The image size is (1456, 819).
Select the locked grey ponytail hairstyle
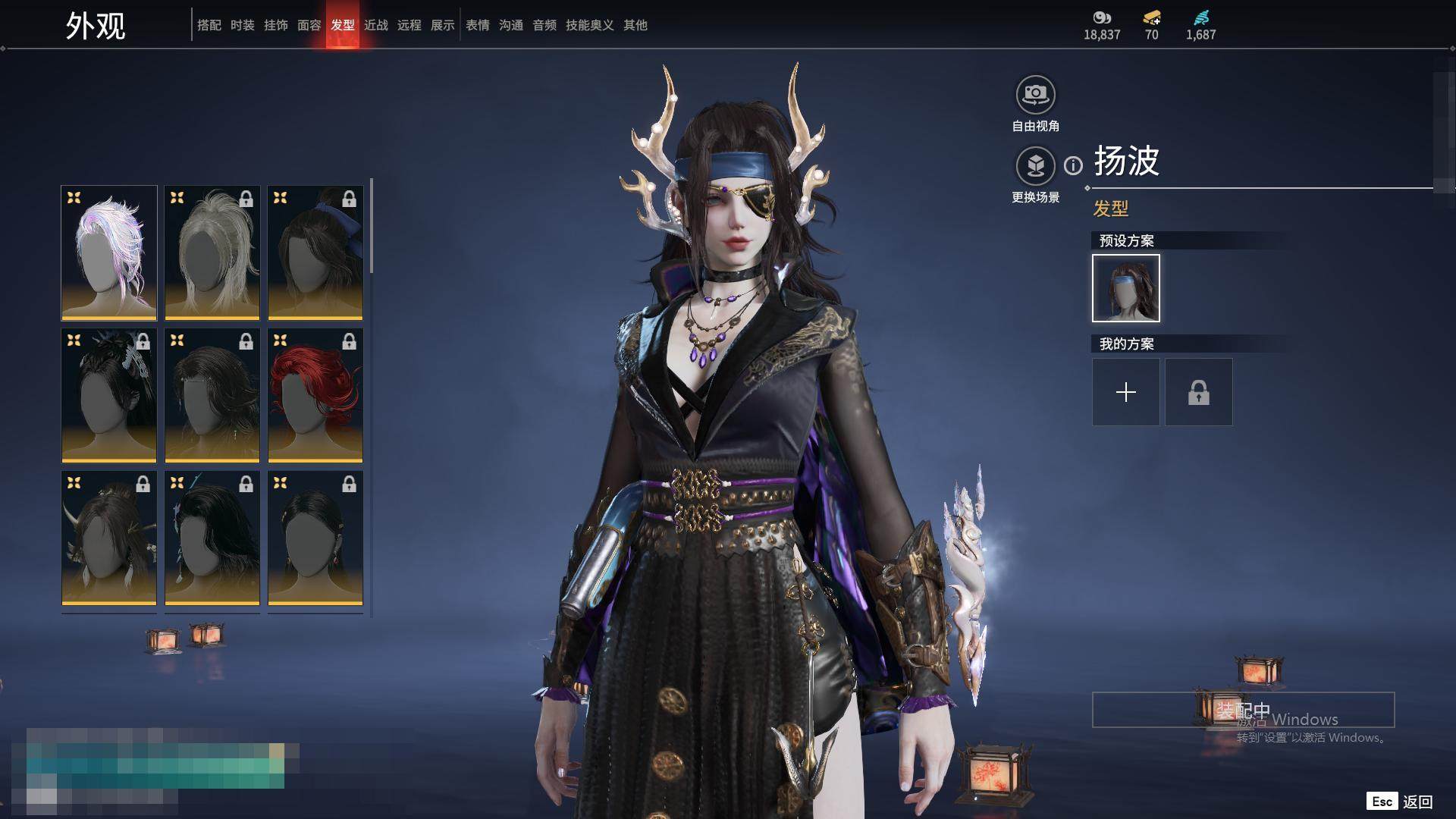(212, 253)
